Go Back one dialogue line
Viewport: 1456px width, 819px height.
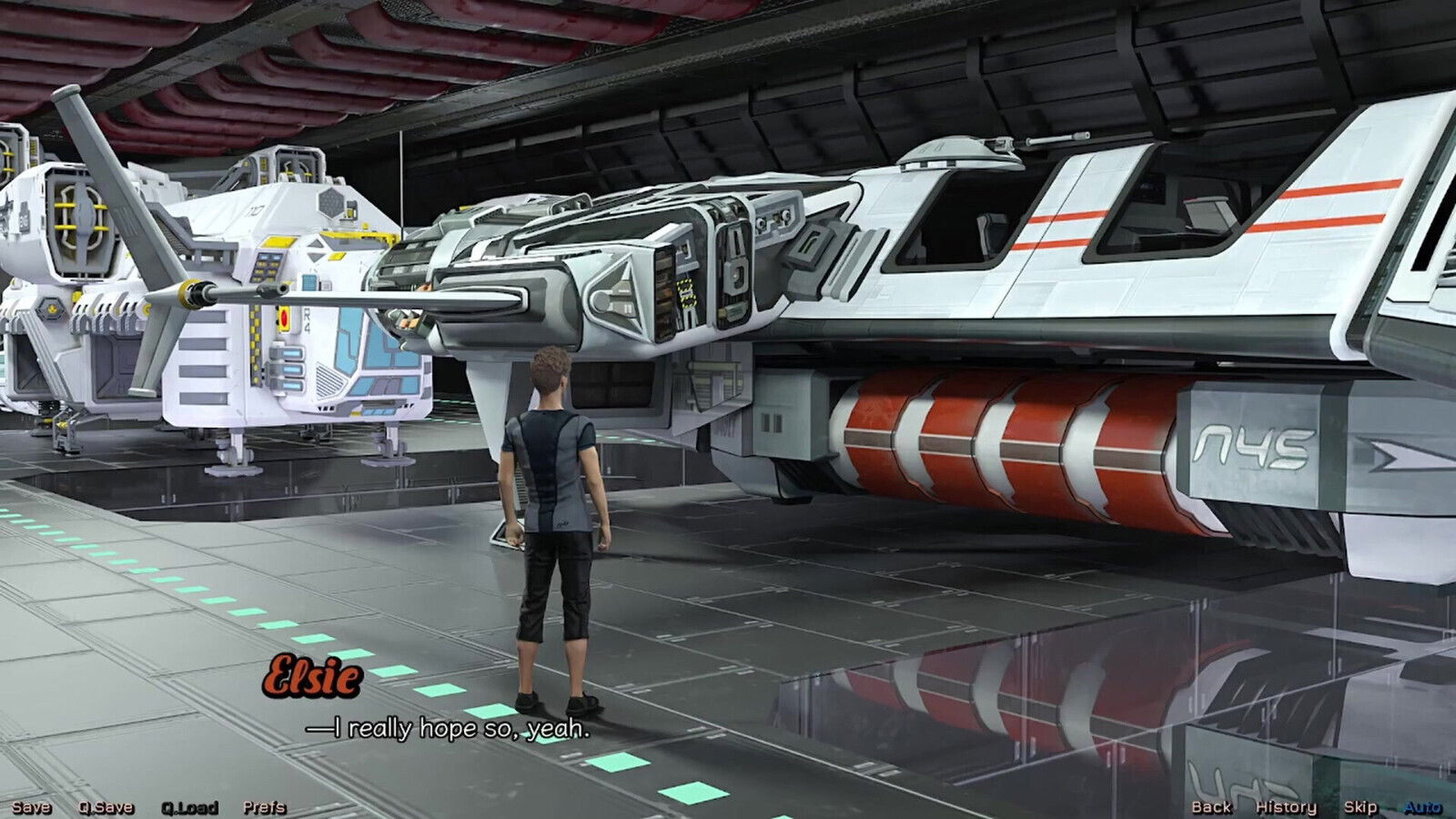(x=1211, y=807)
